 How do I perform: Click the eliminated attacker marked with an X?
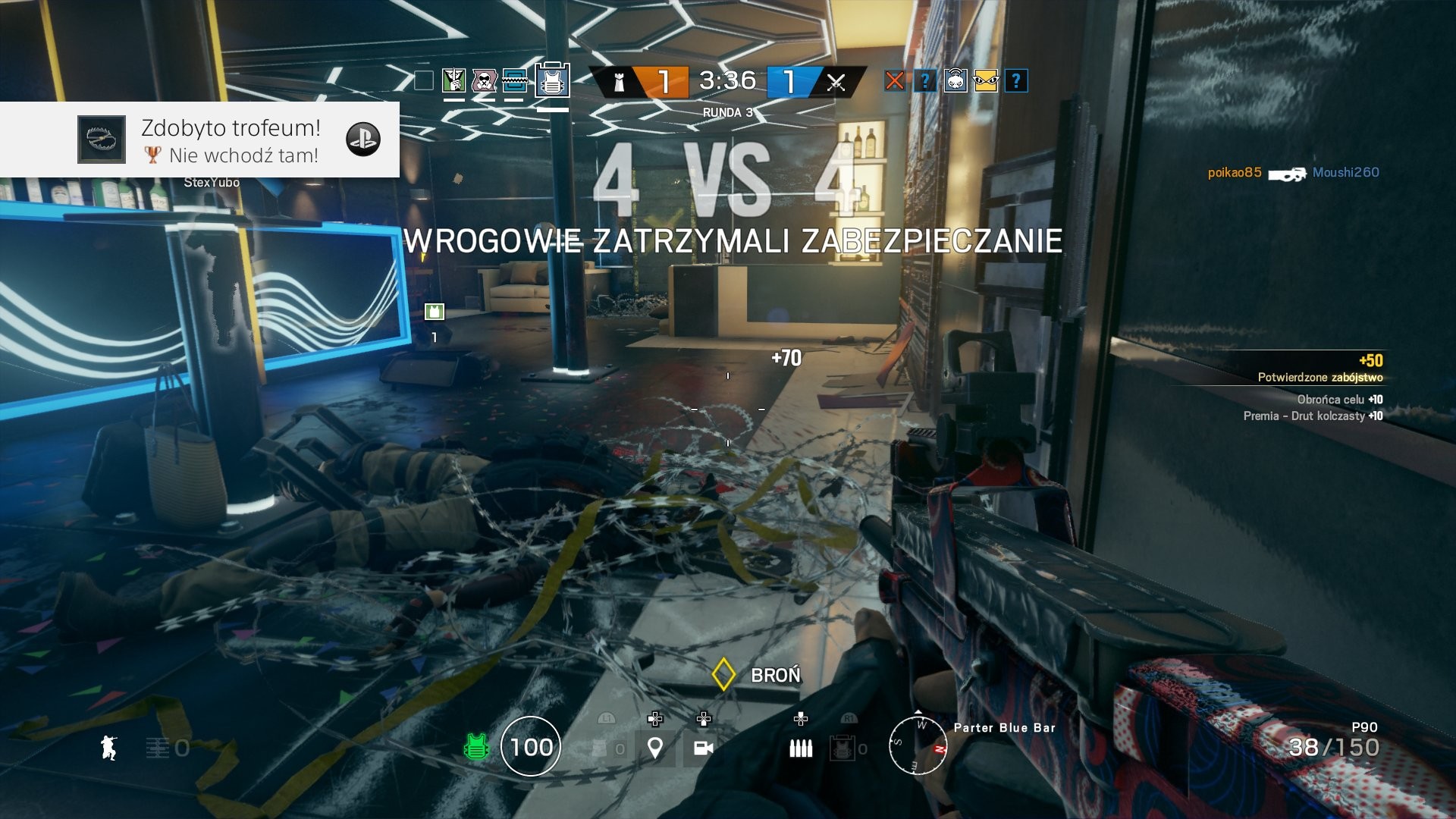[x=895, y=80]
